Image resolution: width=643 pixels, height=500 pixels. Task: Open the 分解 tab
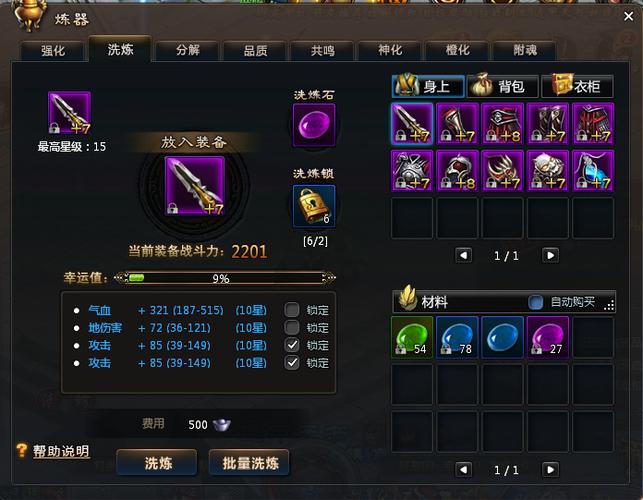coord(187,51)
